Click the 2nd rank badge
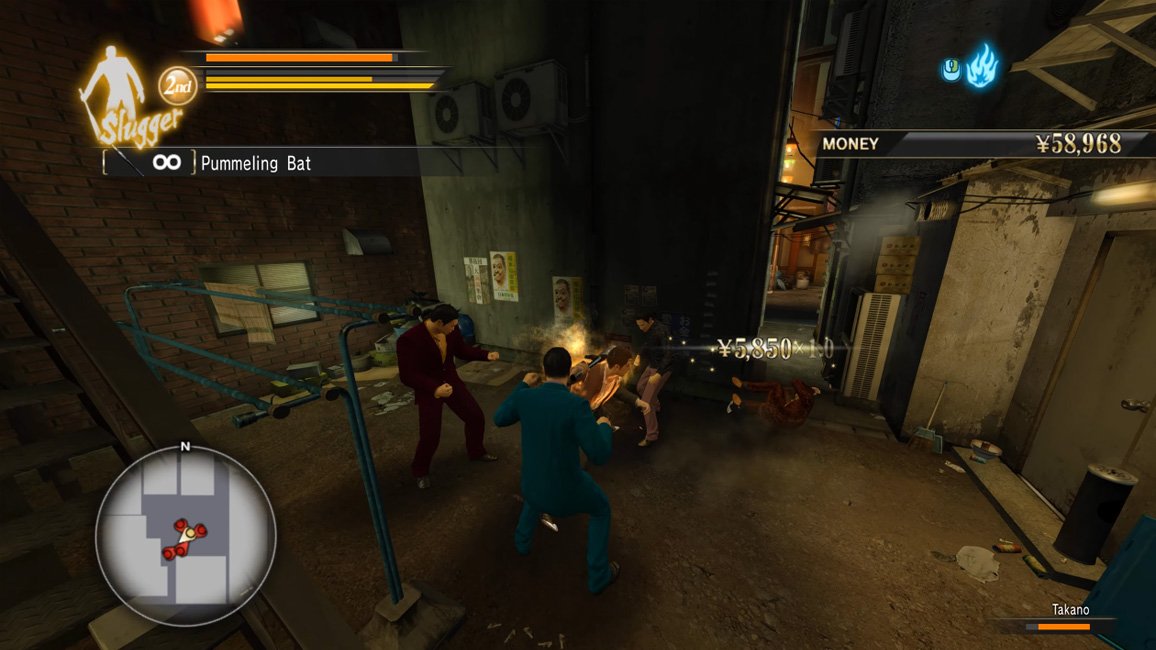1156x650 pixels. tap(178, 84)
